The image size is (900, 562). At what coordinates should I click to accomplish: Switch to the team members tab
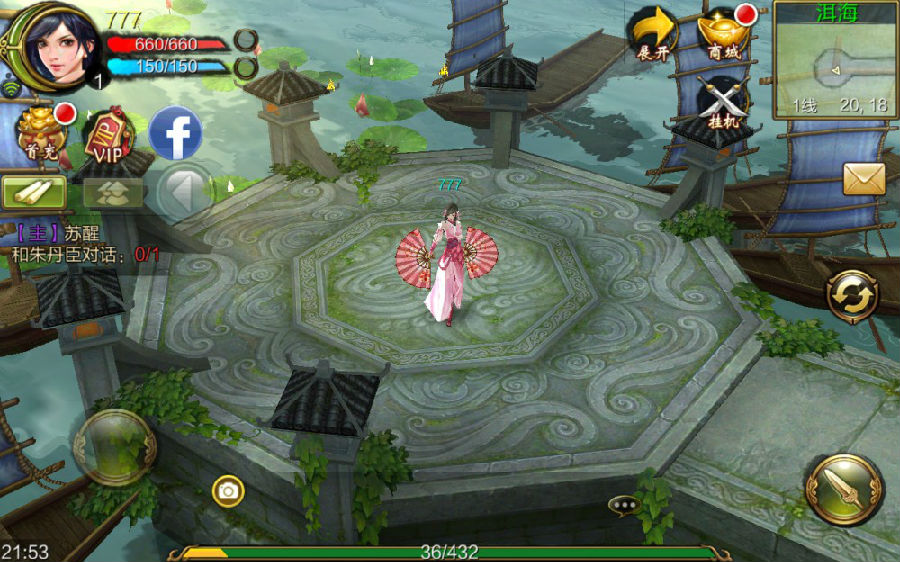(x=113, y=192)
